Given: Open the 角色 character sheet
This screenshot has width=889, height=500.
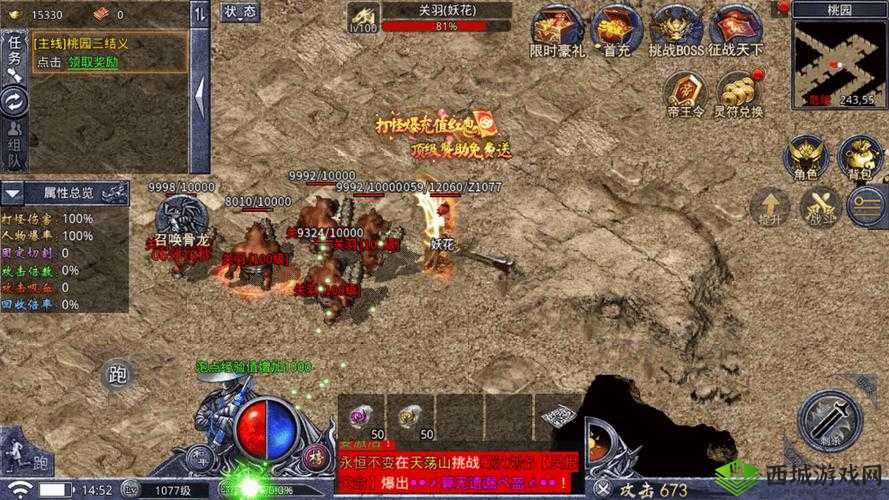Looking at the screenshot, I should click(806, 155).
